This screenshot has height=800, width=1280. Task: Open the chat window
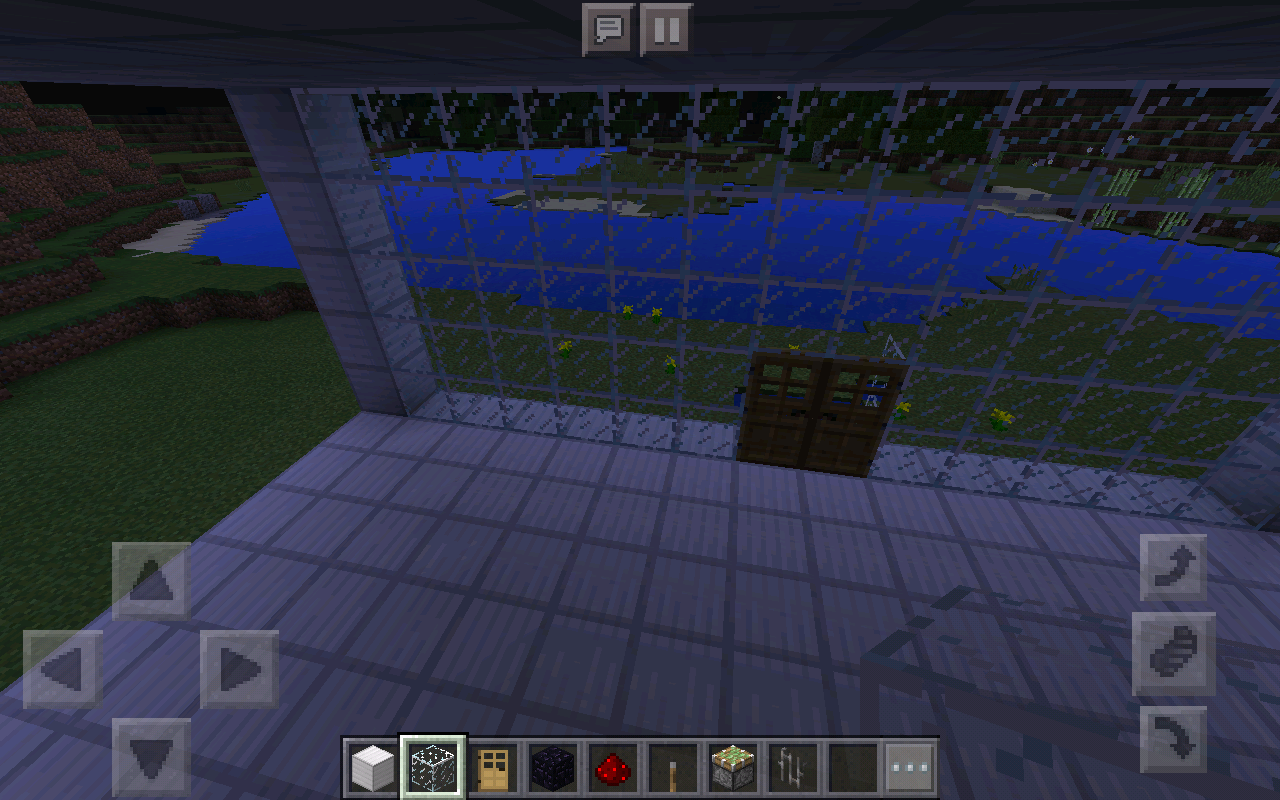coord(607,29)
